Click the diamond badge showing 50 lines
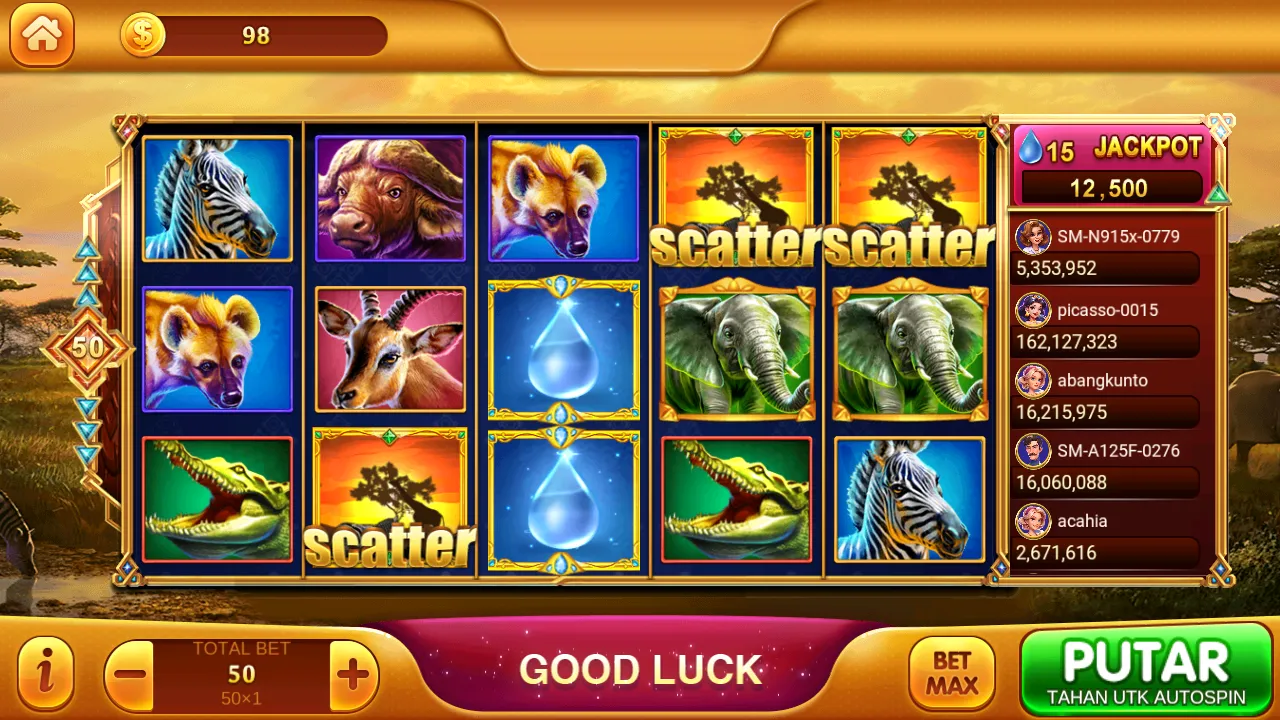The height and width of the screenshot is (720, 1280). click(86, 347)
